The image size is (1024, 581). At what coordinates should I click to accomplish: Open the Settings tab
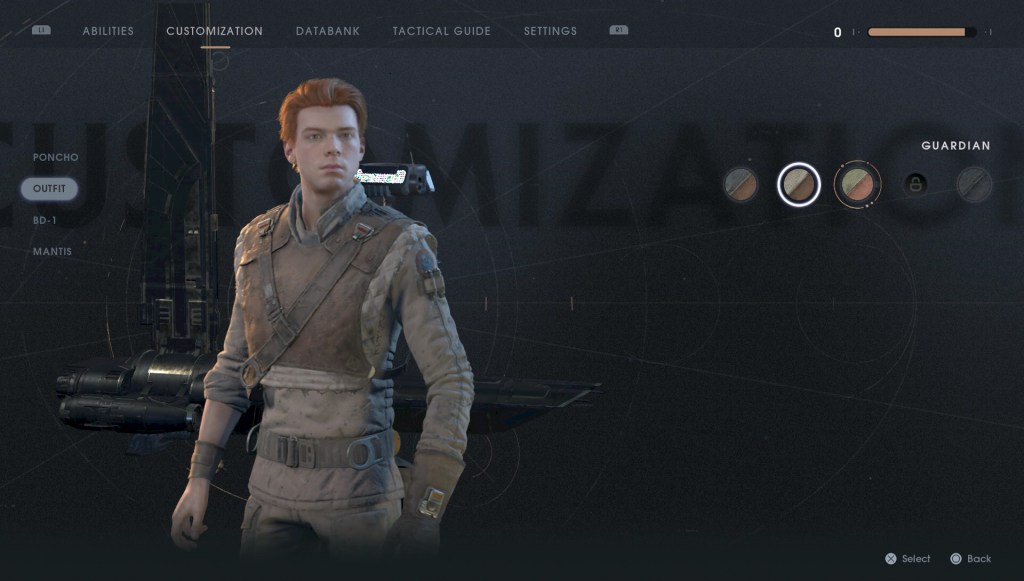coord(550,31)
